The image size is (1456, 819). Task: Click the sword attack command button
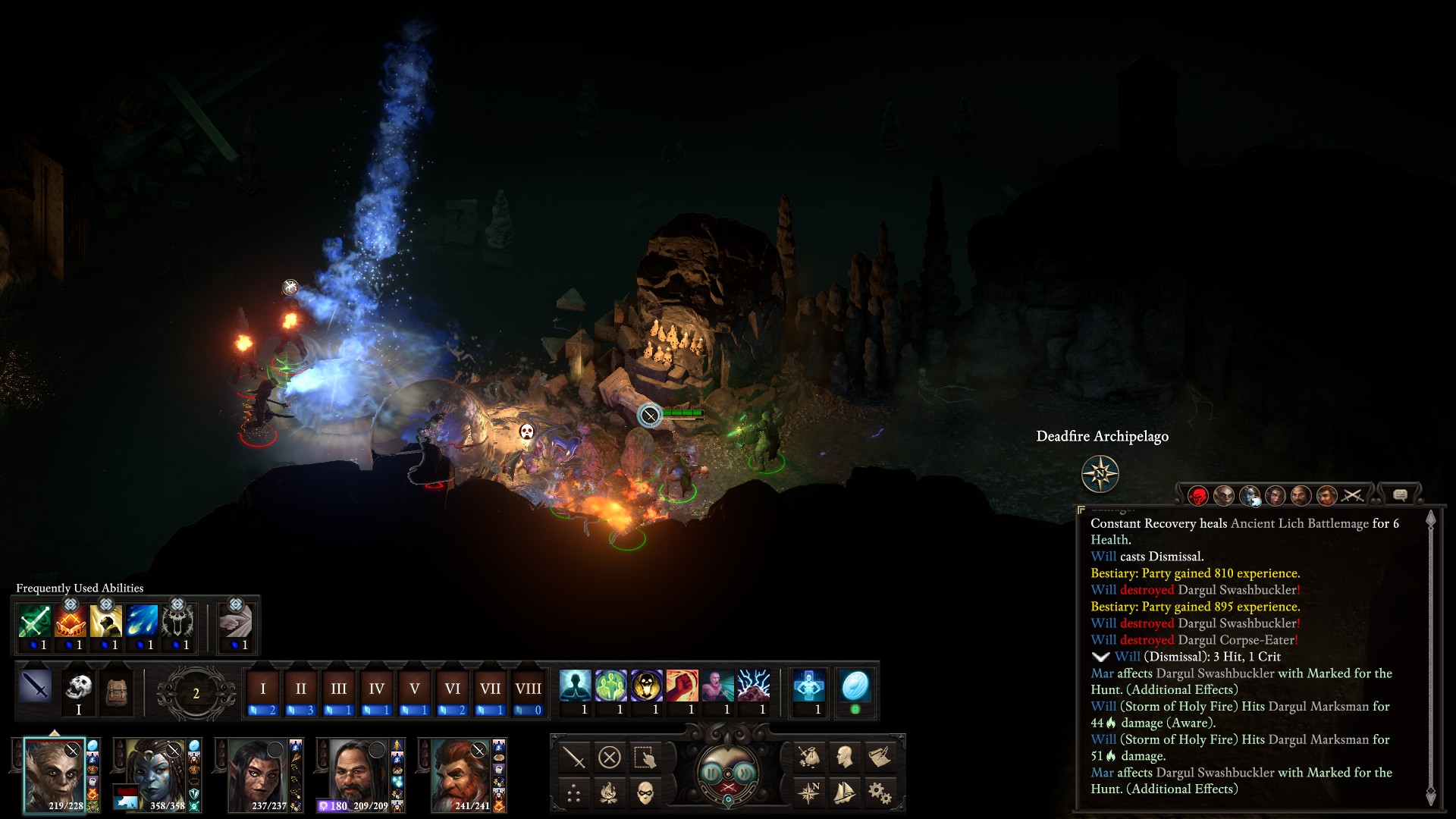574,757
